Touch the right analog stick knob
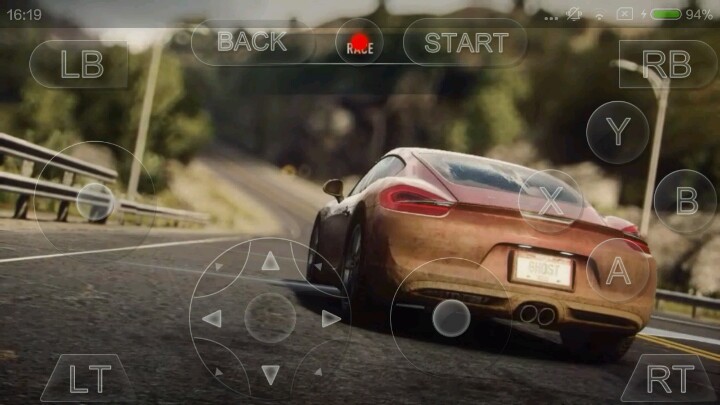This screenshot has width=720, height=405. click(451, 318)
